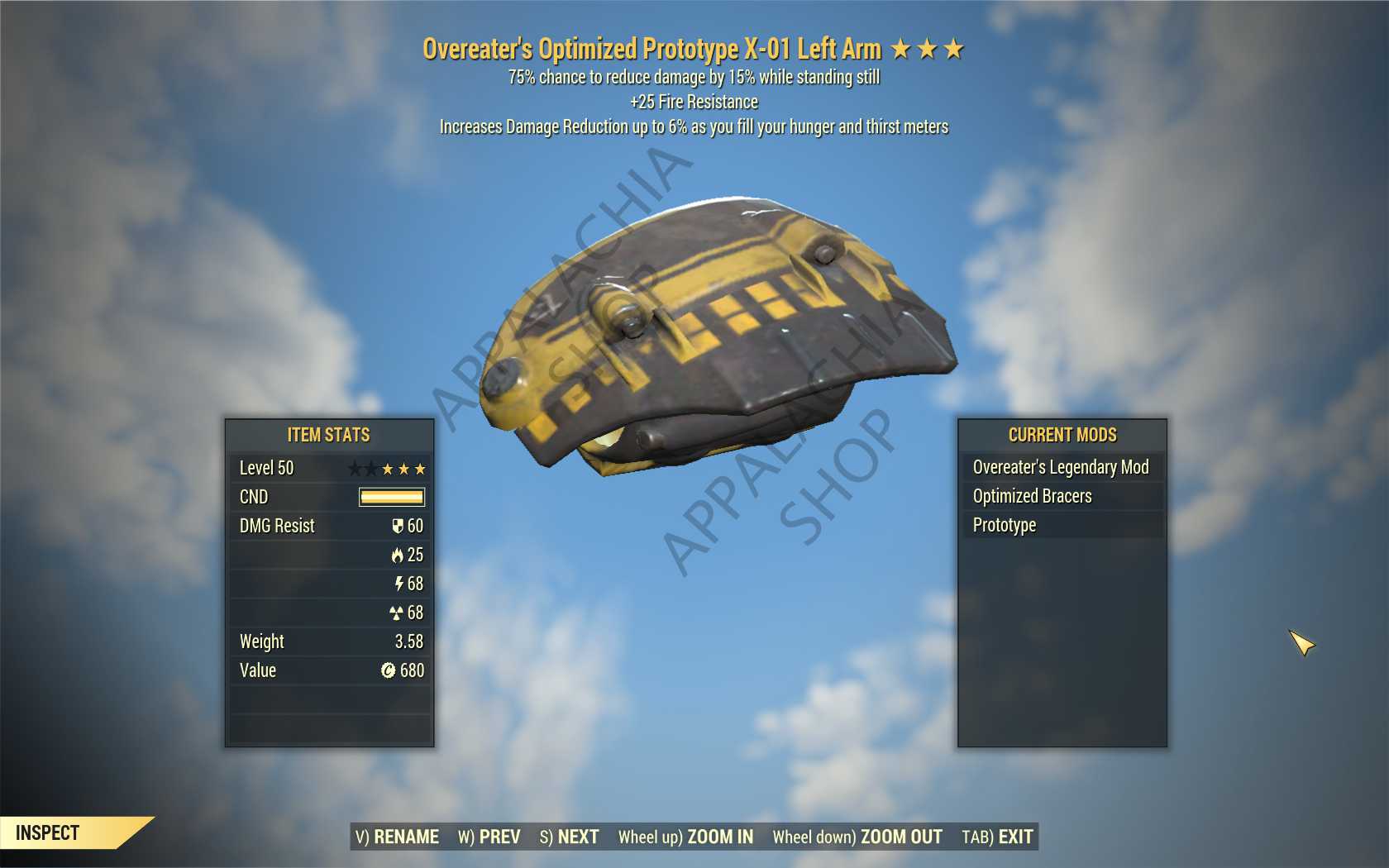Choose the RENAME option in the bottom bar

[397, 837]
